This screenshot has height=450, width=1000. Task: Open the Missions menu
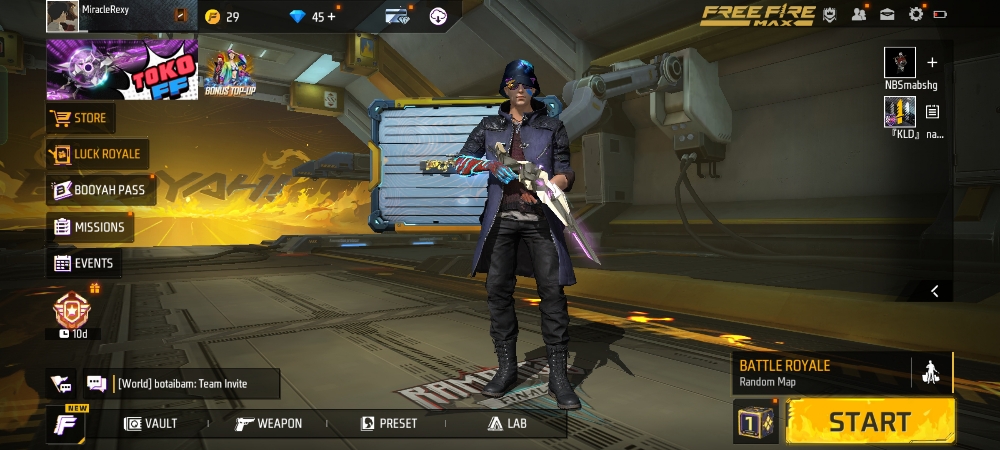click(89, 227)
